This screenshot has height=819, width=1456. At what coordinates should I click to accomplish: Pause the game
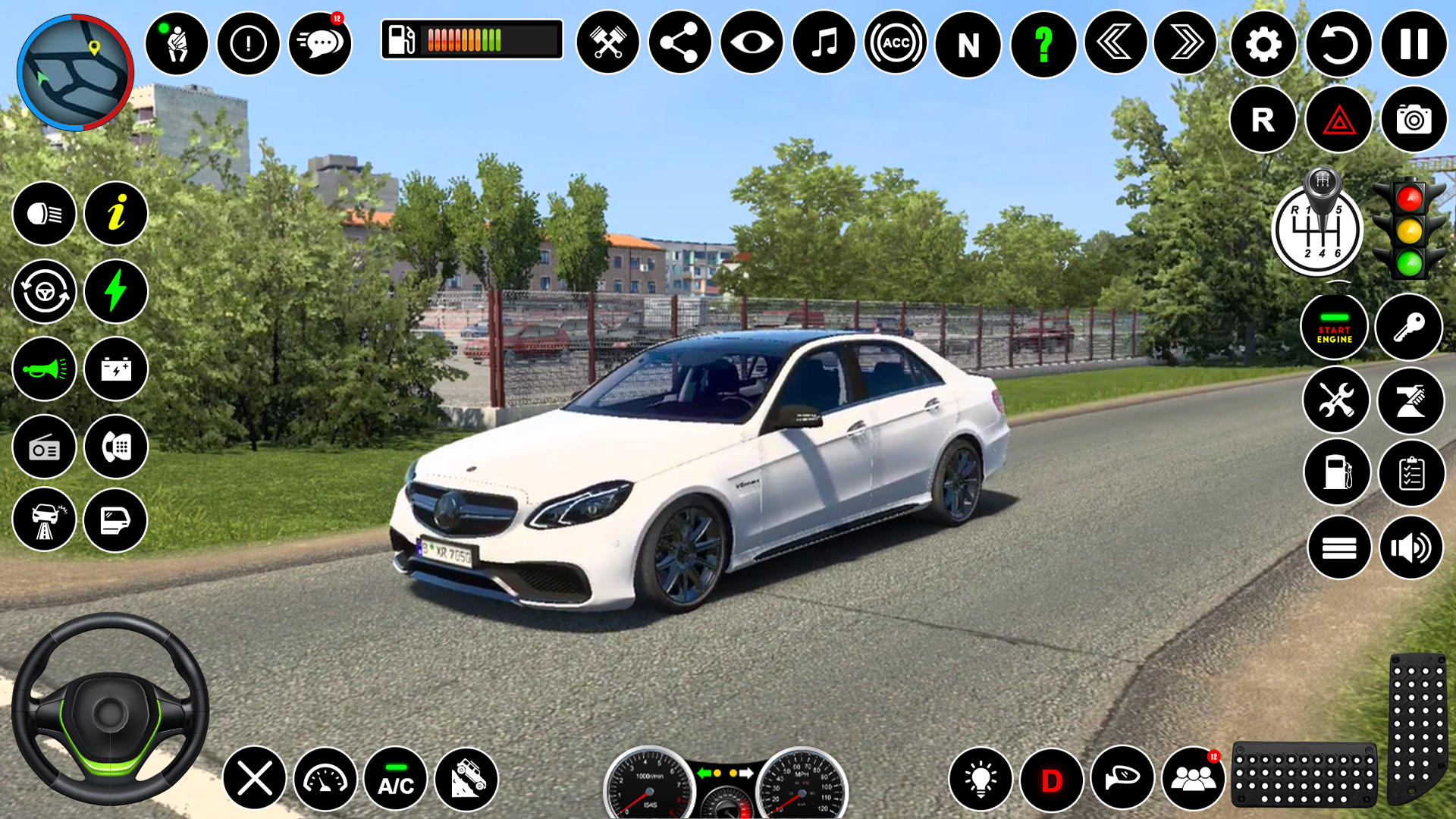click(x=1414, y=44)
